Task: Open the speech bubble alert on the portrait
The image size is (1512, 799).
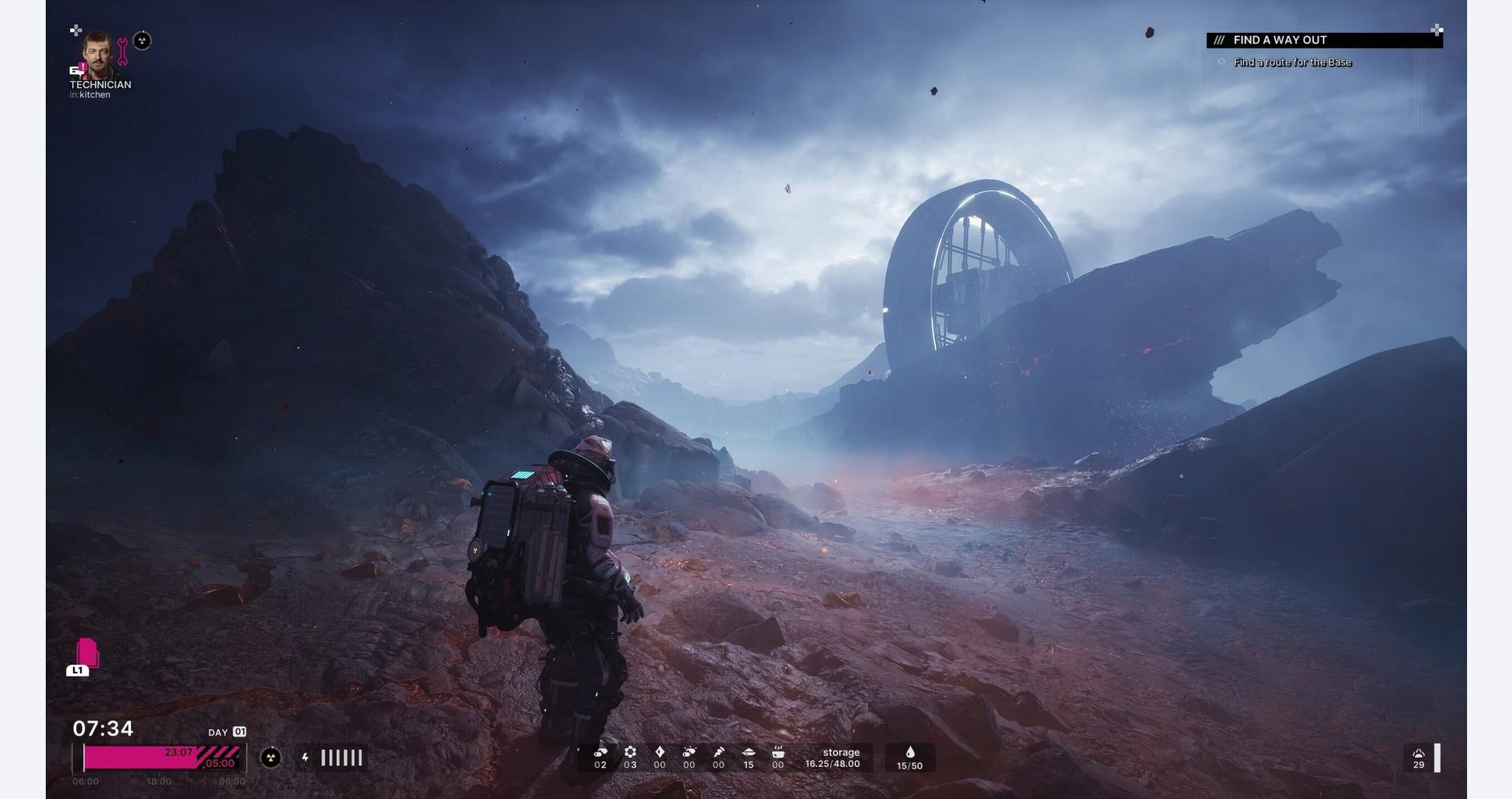Action: pyautogui.click(x=78, y=70)
